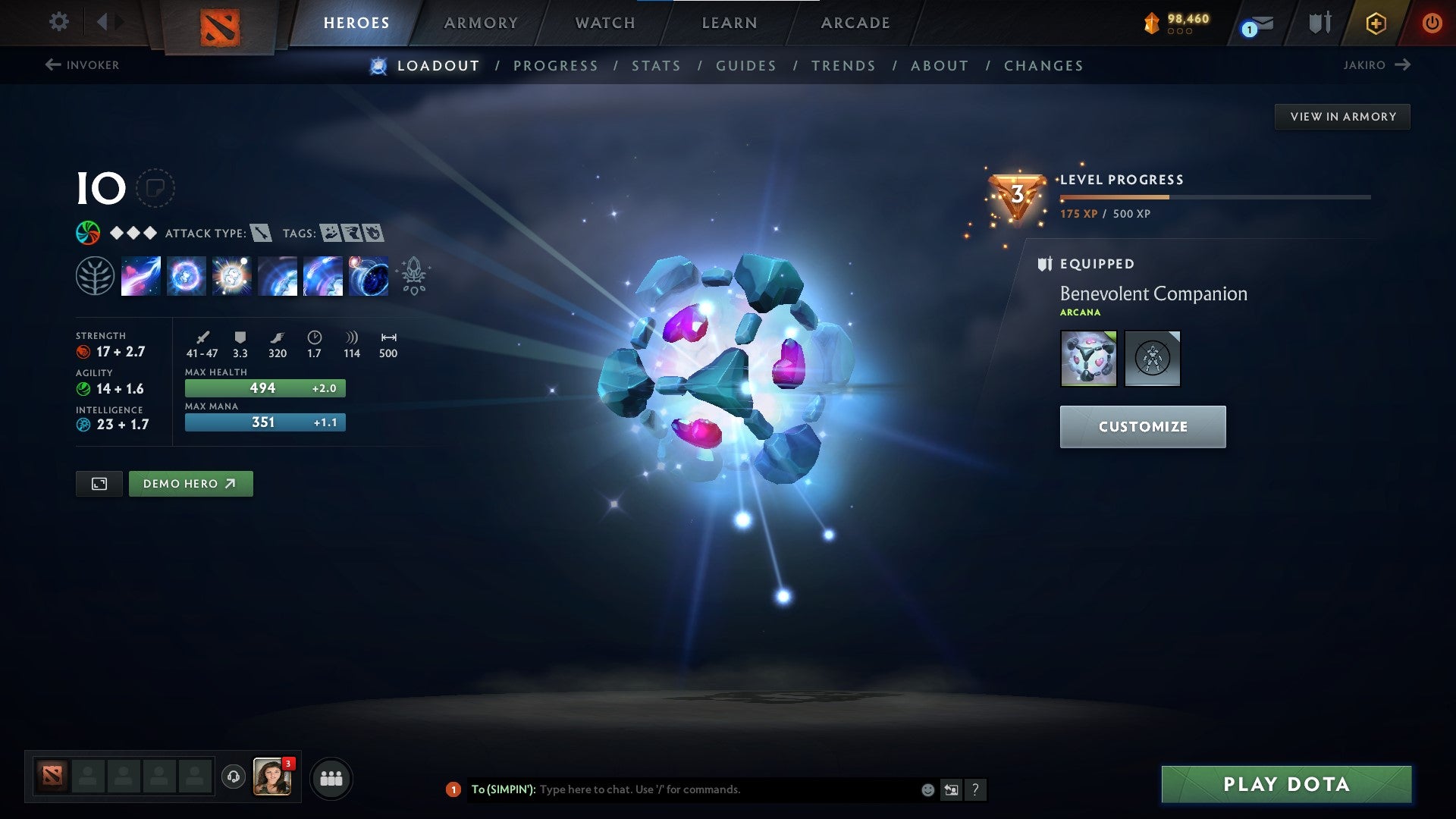Open the settings gear icon

58,22
